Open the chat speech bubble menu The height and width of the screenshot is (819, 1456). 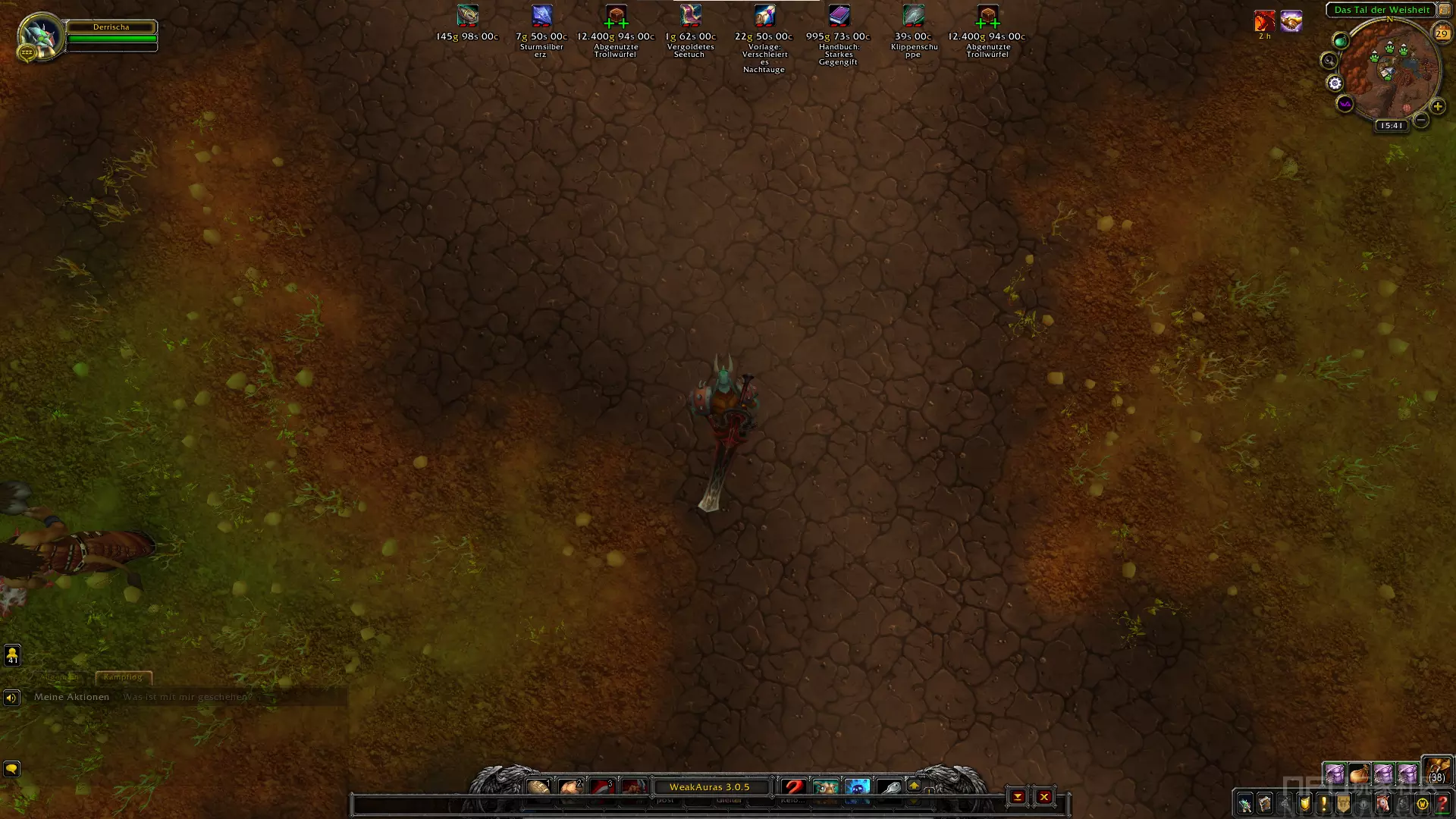(11, 769)
